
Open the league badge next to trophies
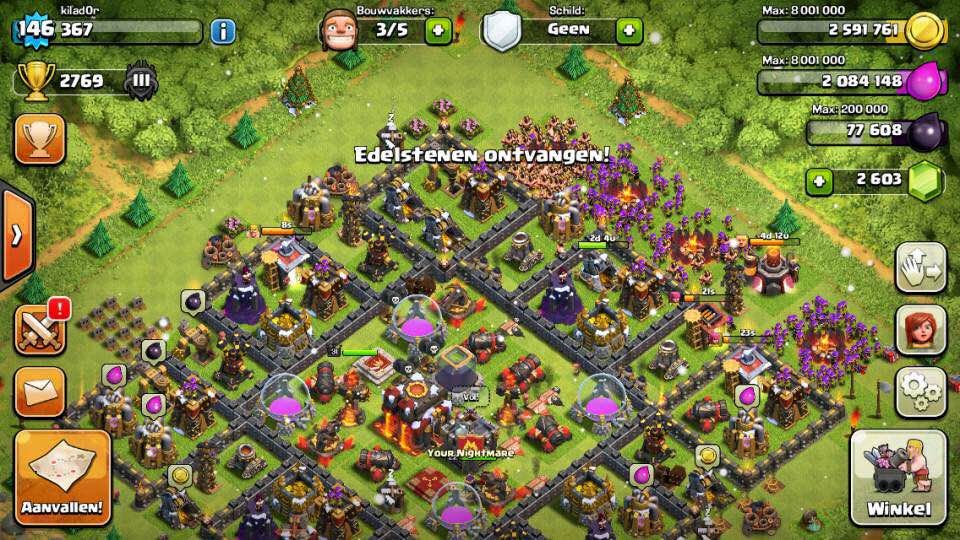(142, 81)
